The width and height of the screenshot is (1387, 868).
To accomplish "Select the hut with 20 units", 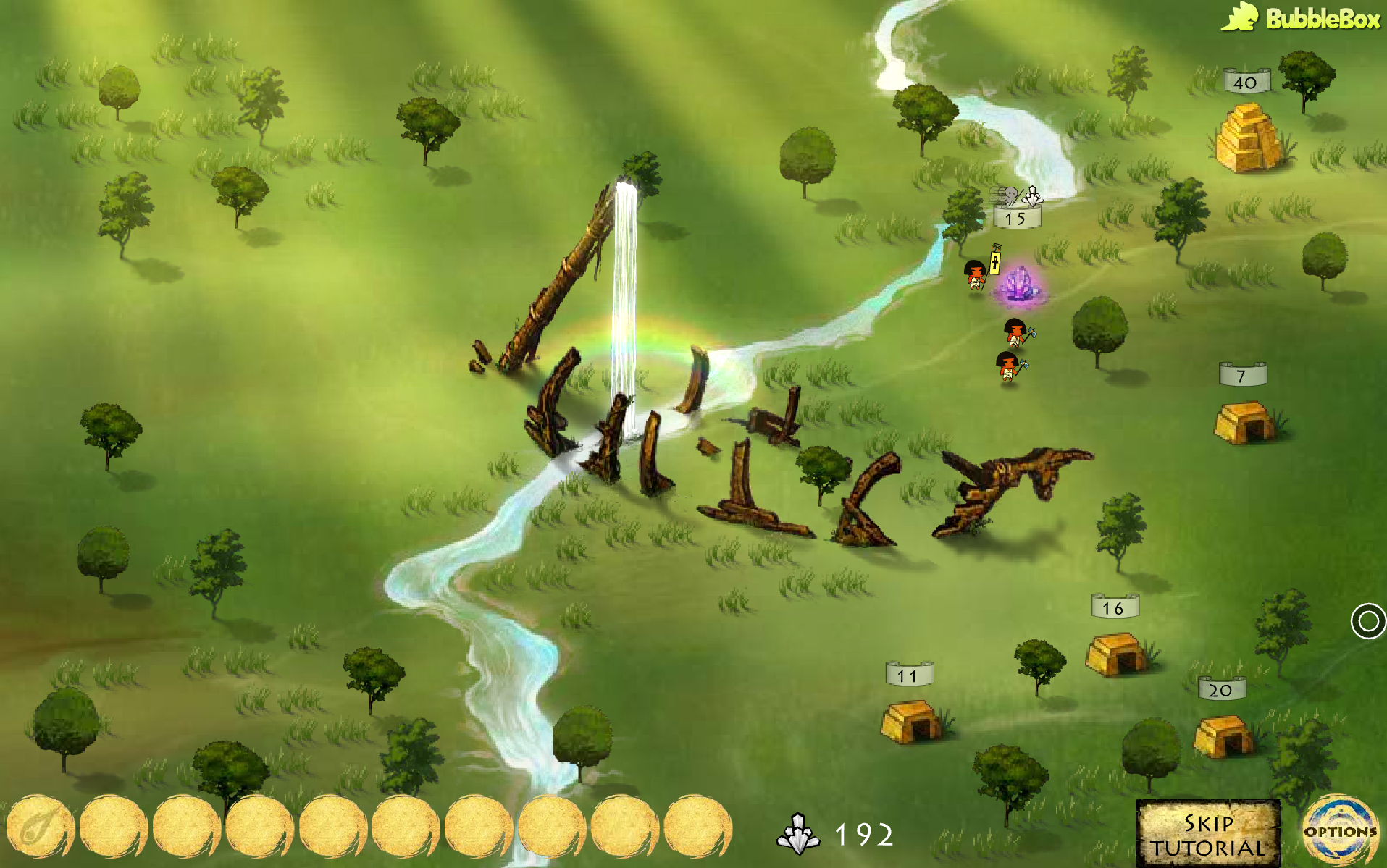I will coord(1222,735).
